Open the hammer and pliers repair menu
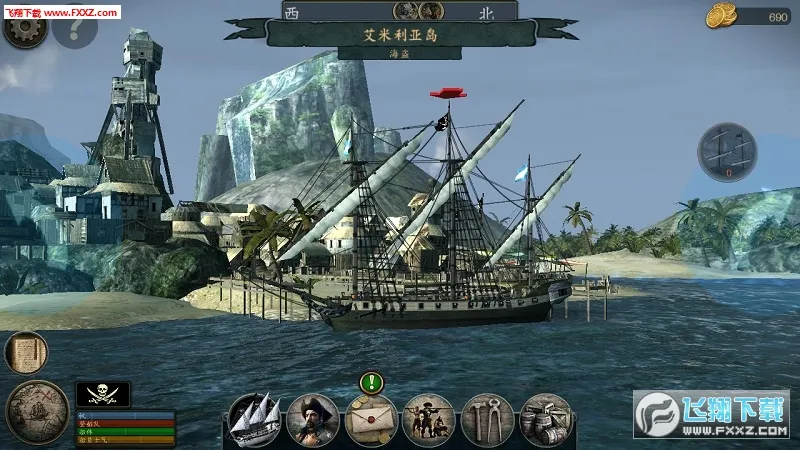800x450 pixels. [x=487, y=419]
